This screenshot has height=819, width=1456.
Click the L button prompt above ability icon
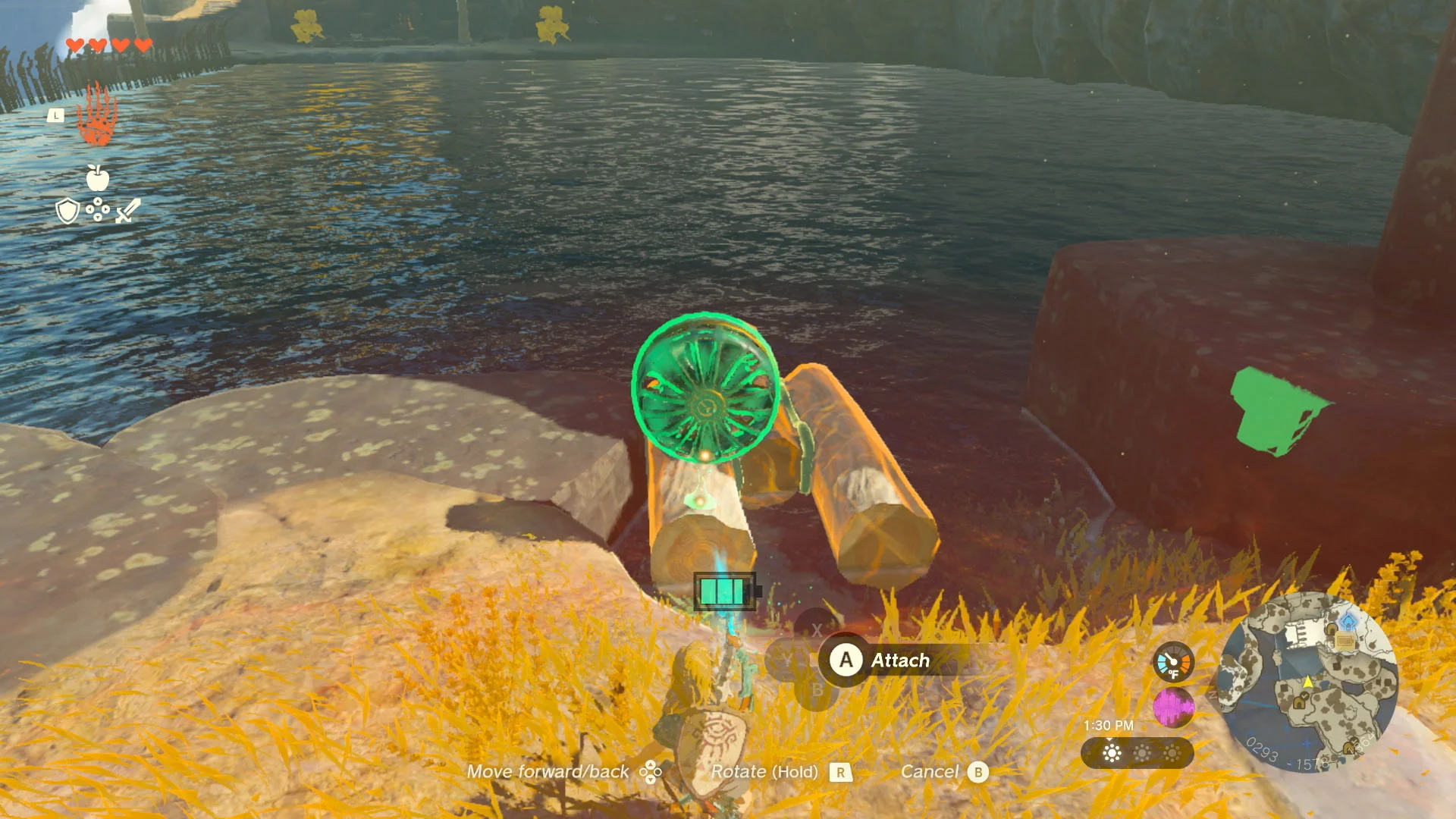56,114
